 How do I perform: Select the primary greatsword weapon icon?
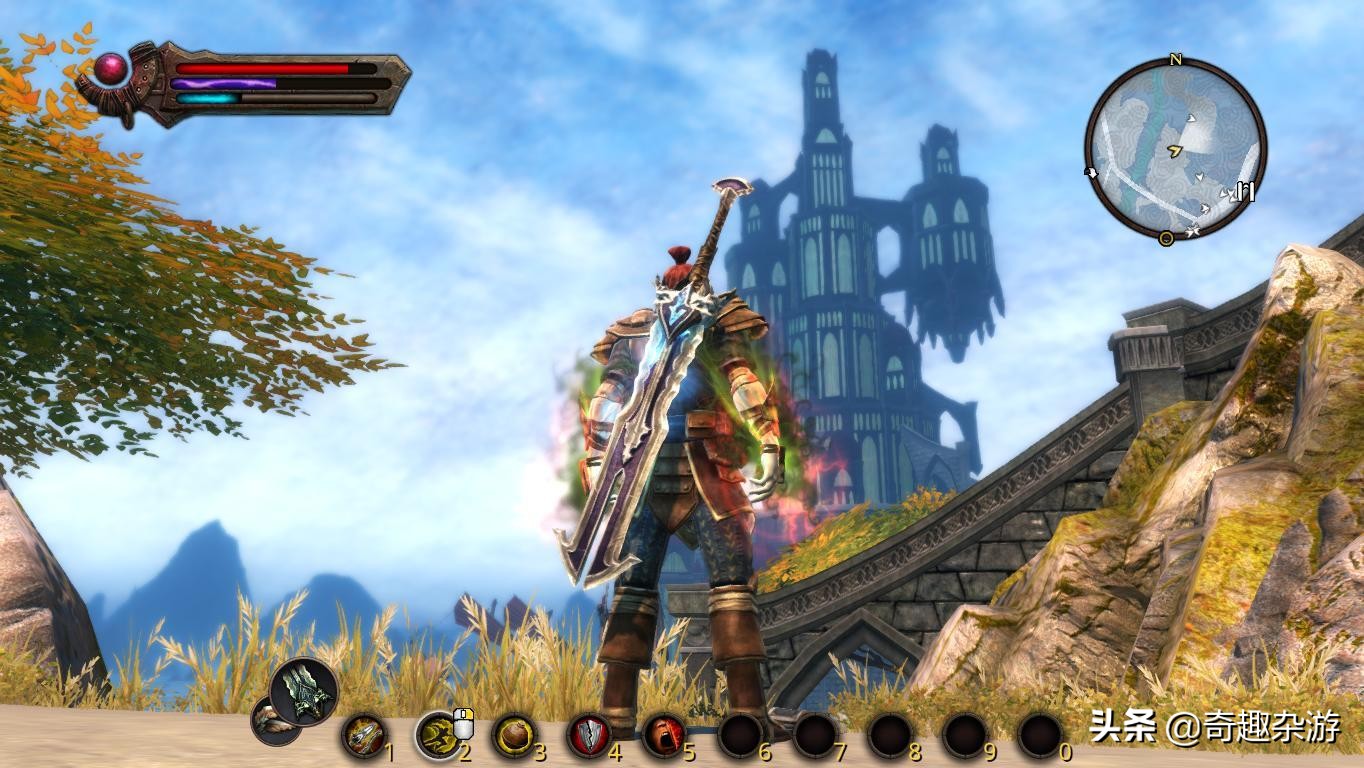click(x=303, y=690)
